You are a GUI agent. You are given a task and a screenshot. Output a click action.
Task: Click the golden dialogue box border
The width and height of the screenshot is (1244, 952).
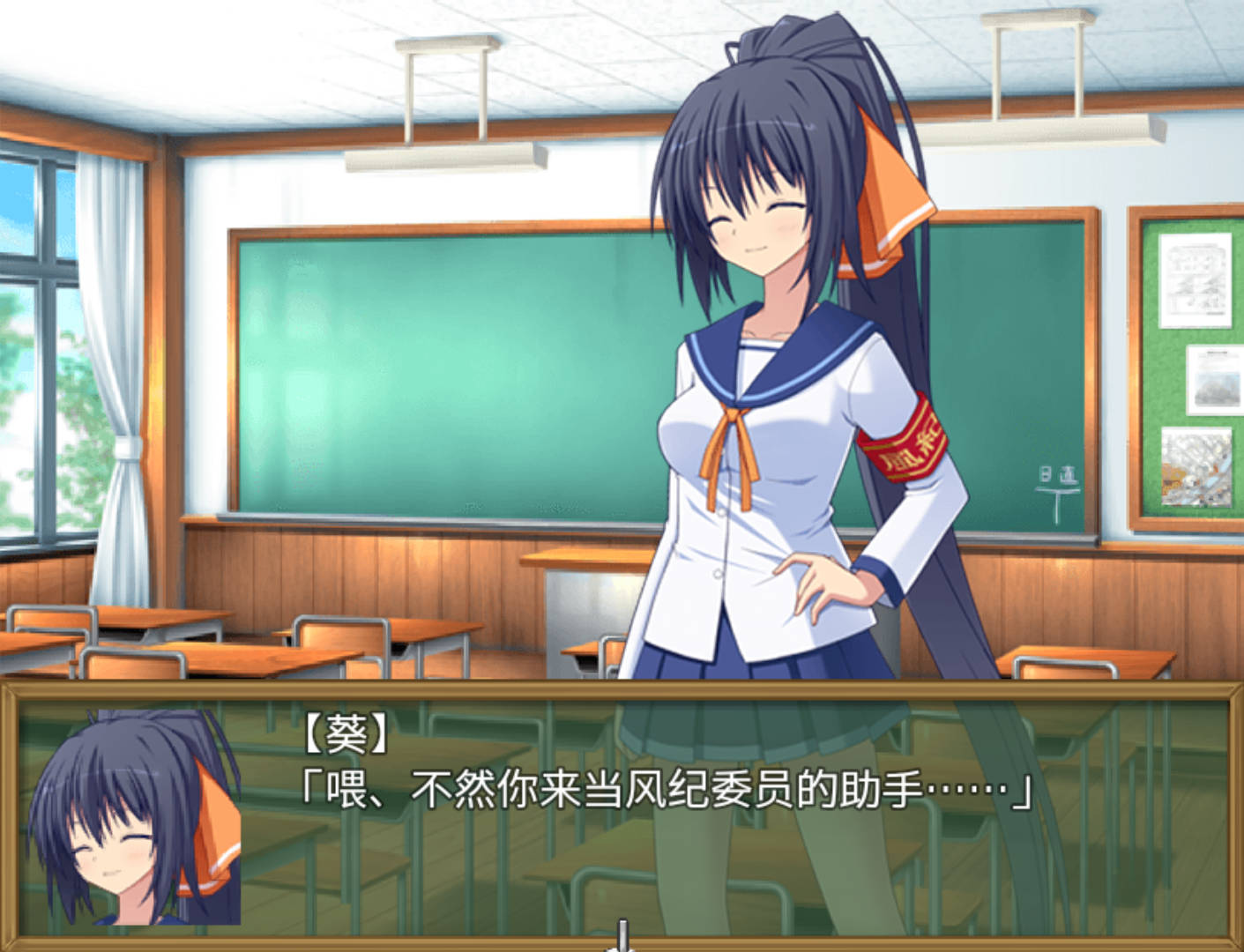point(617,696)
